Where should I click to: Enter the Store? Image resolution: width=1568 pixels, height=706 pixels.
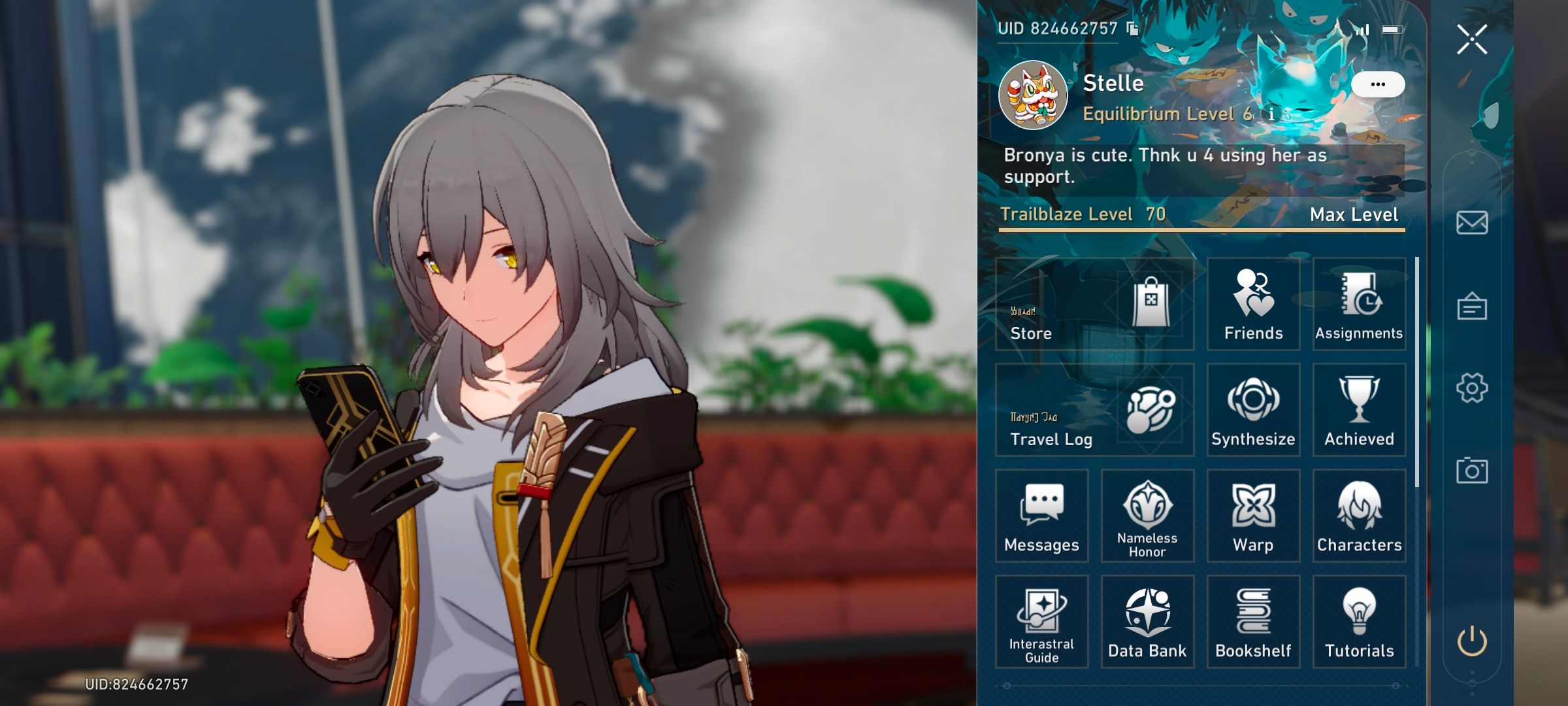1094,305
